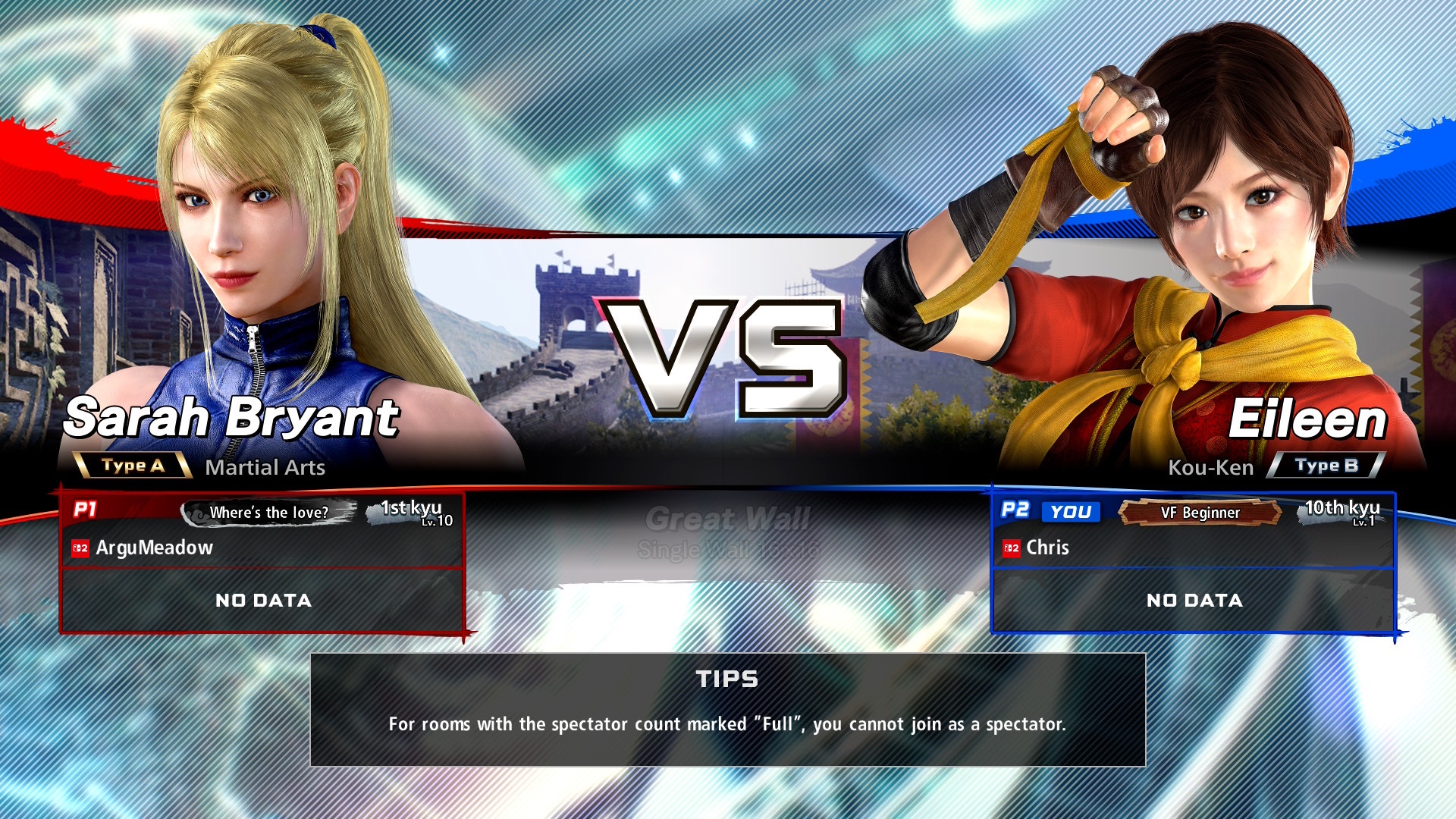
Task: Click the Tips message panel
Action: pos(727,709)
